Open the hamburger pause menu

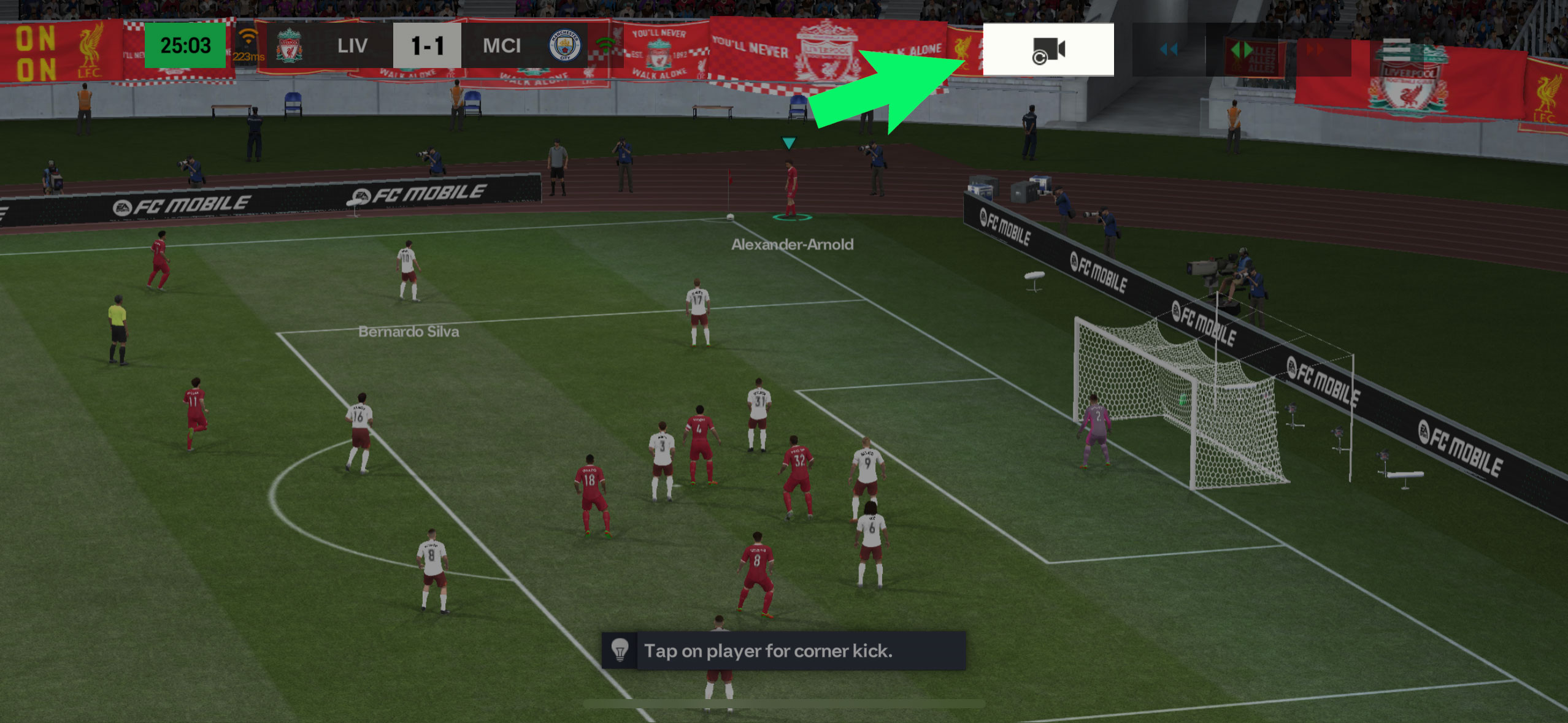pyautogui.click(x=1396, y=49)
